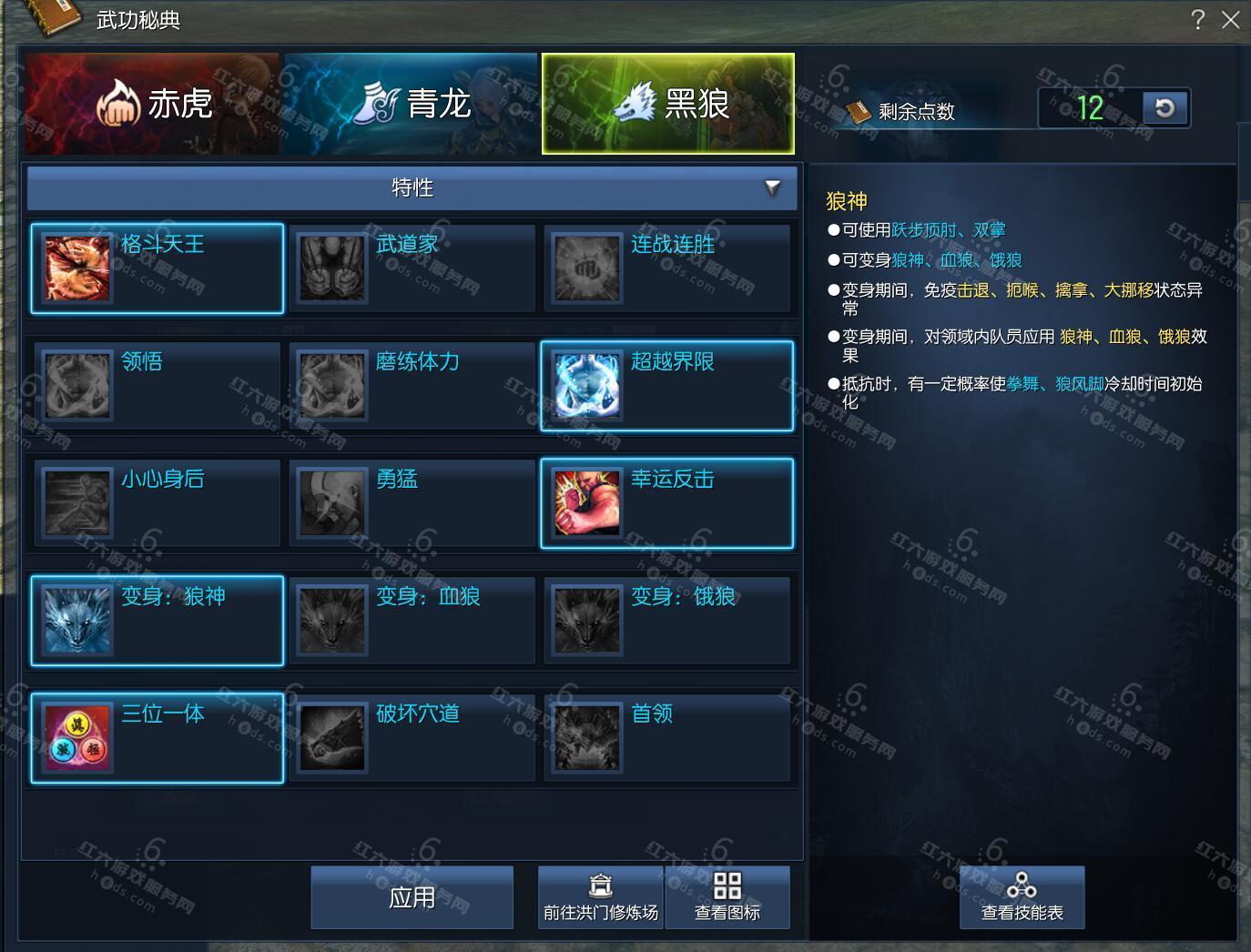Select the 领悟 trait

158,386
